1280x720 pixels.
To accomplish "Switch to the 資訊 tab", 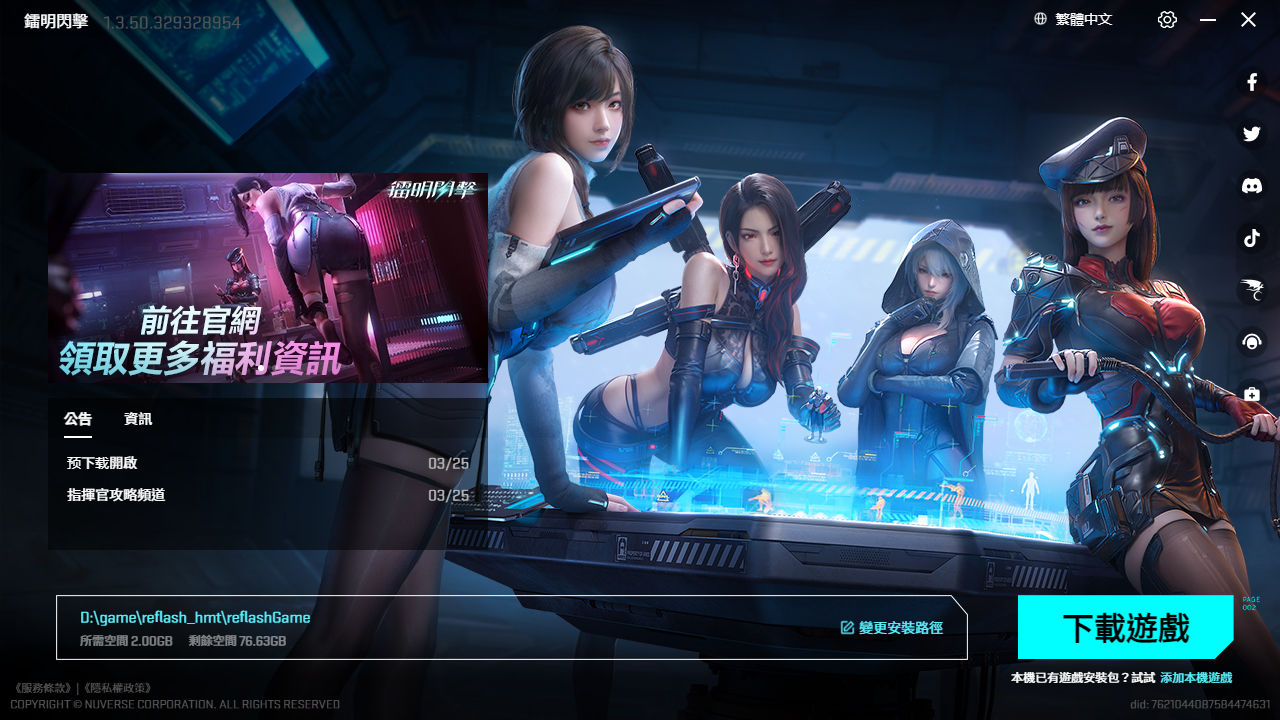I will tap(137, 419).
